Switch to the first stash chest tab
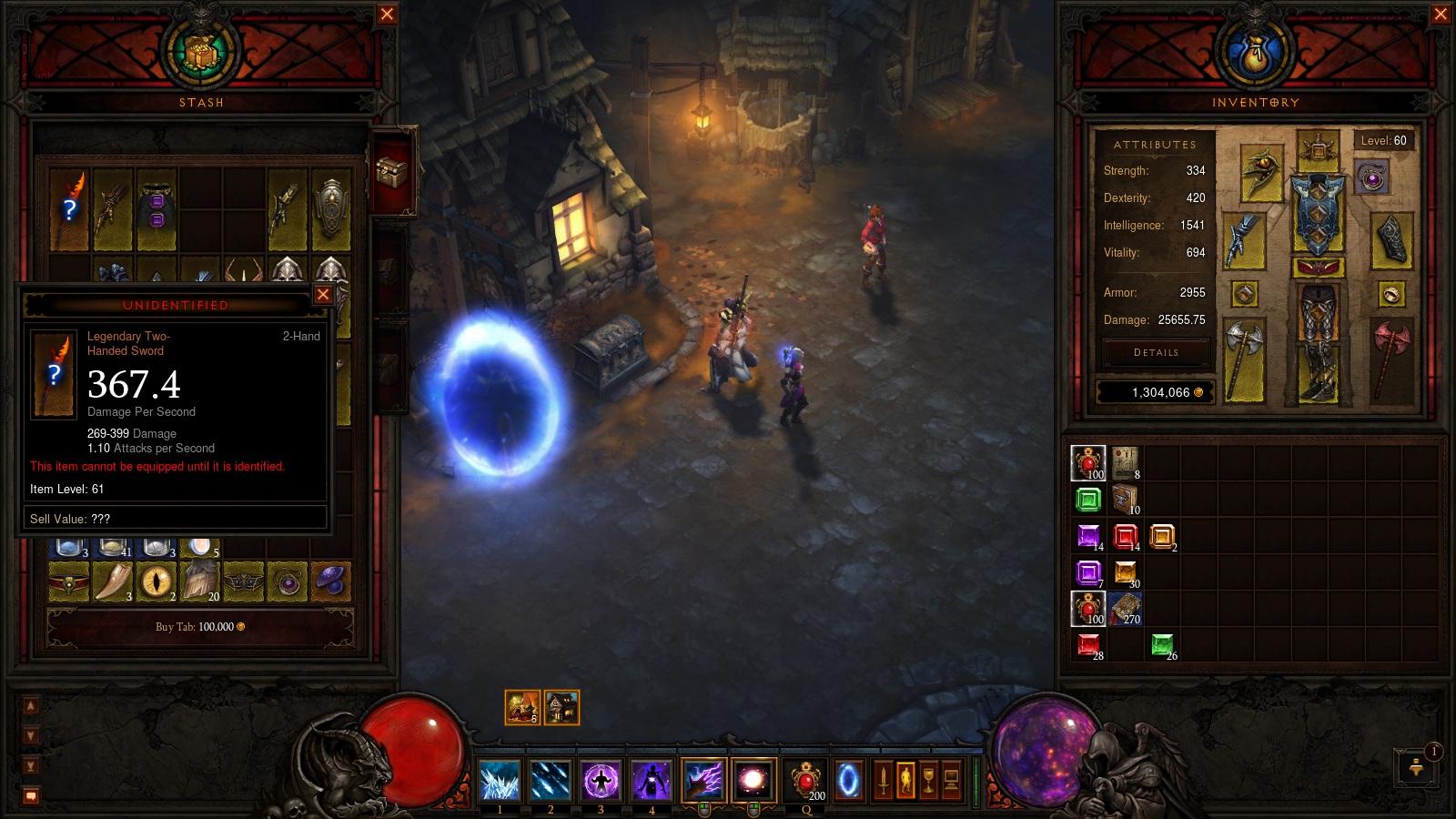Screen dimensions: 1456x819 [x=392, y=171]
